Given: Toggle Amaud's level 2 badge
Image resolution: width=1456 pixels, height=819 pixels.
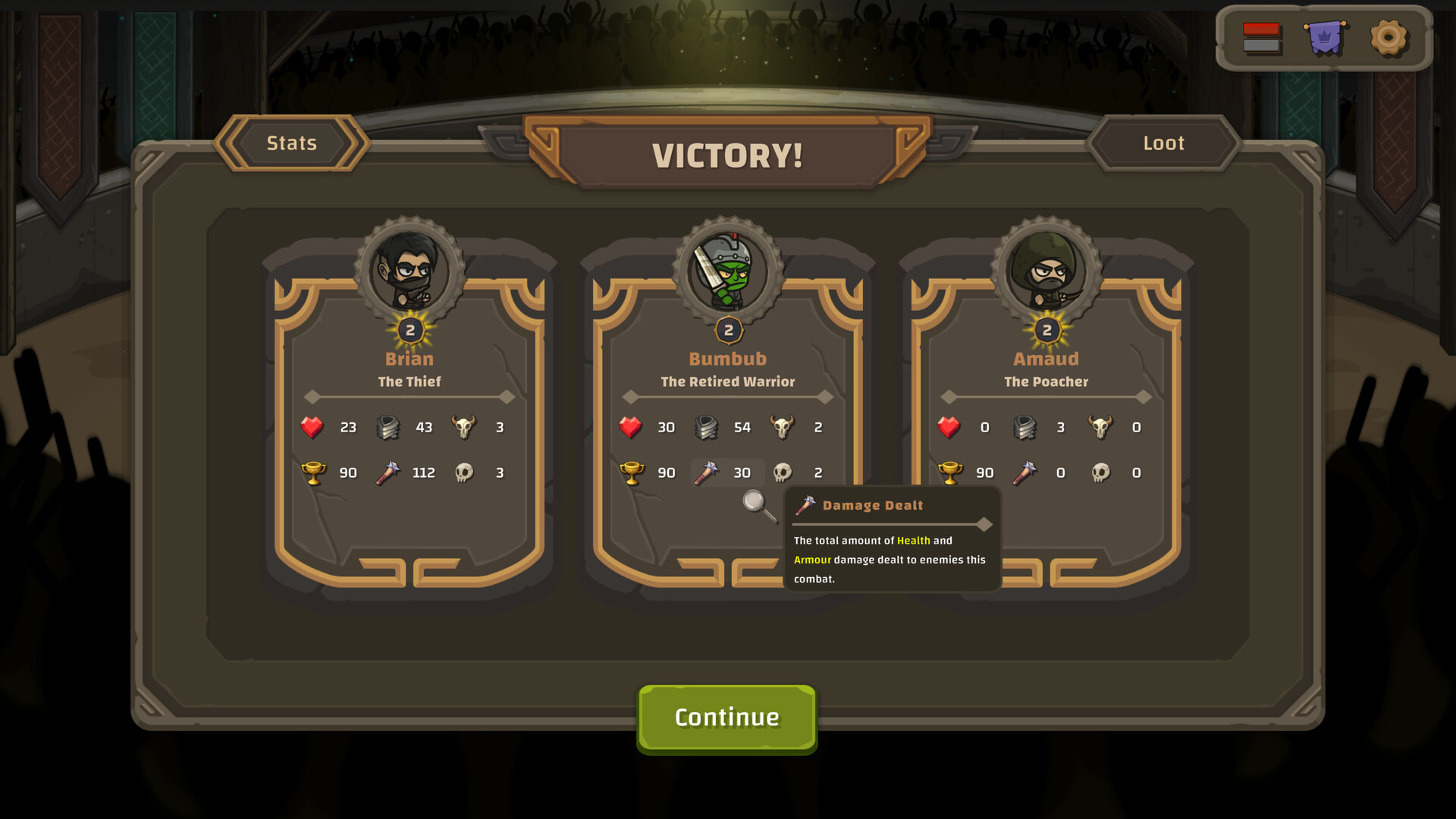Looking at the screenshot, I should 1046,330.
